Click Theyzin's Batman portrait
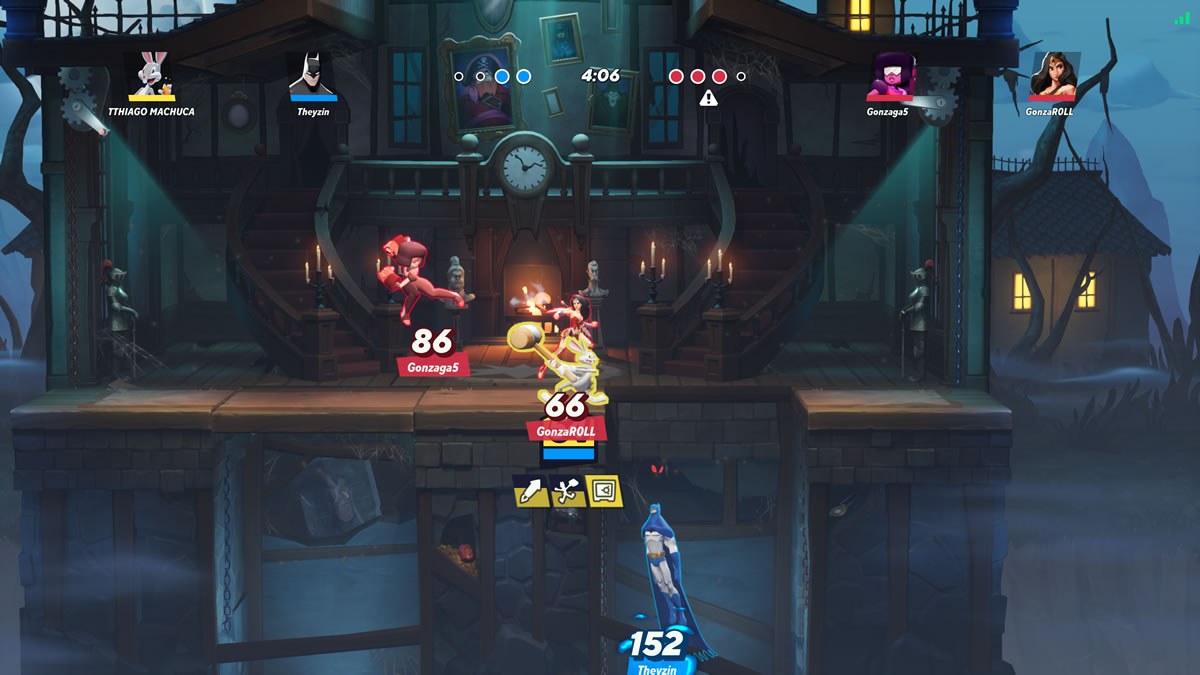 (x=313, y=73)
